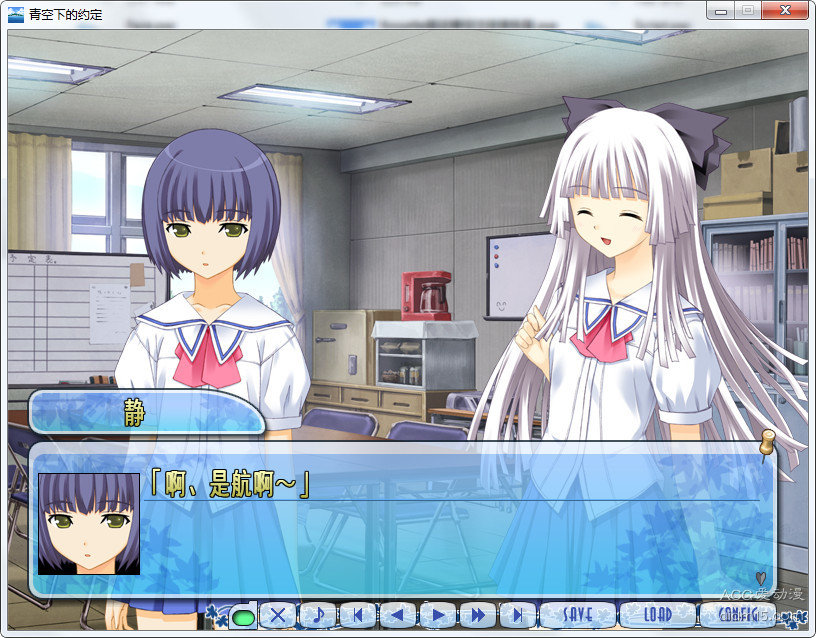Click the green oval toolbar button
The image size is (816, 638).
click(242, 616)
